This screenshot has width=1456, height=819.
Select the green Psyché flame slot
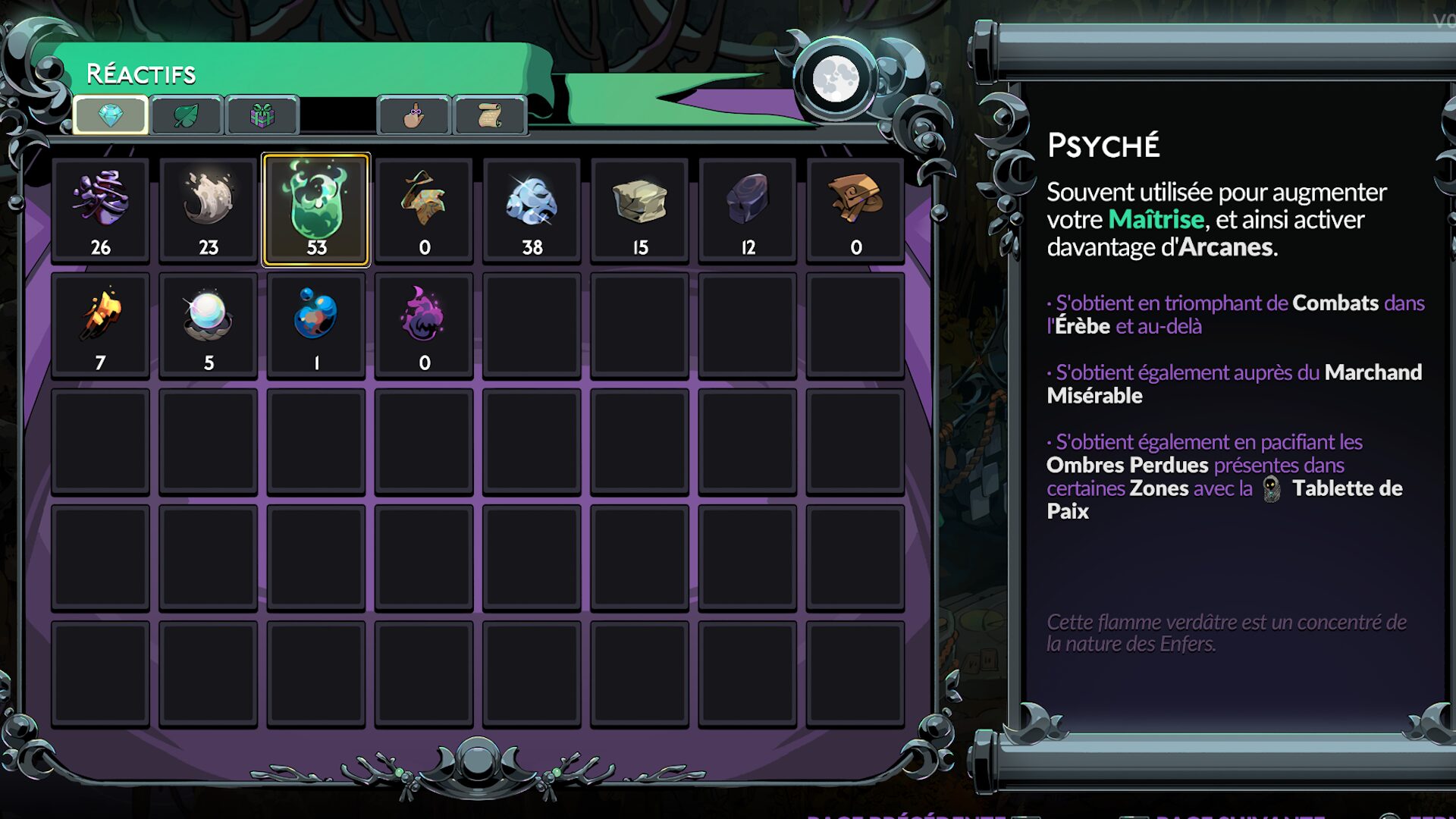point(316,209)
